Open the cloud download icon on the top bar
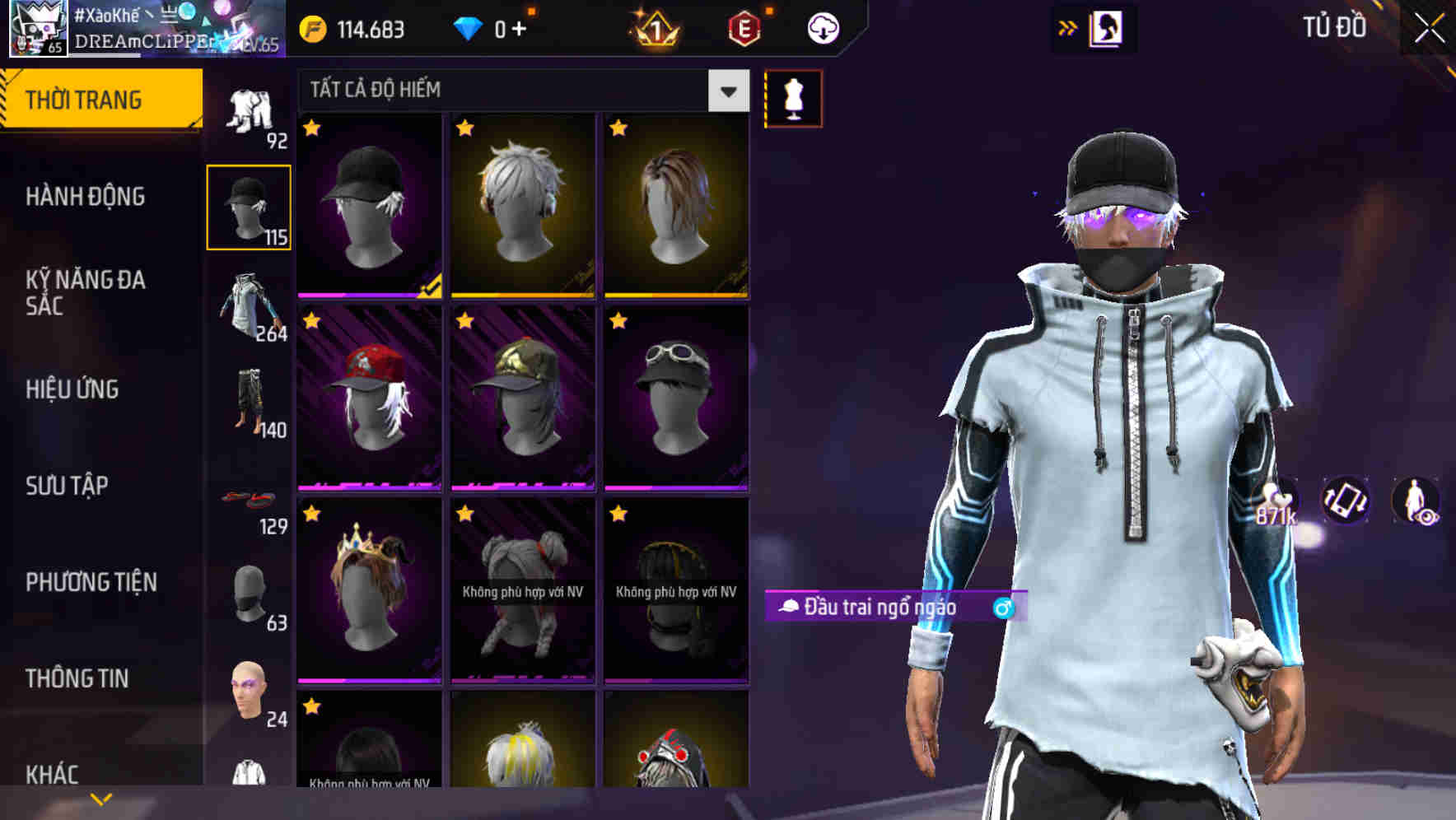This screenshot has width=1456, height=820. click(821, 27)
